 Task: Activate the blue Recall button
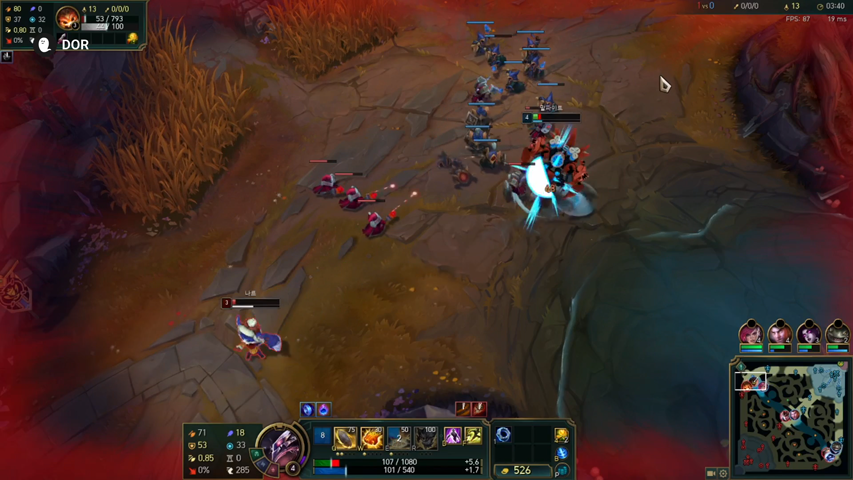pos(562,454)
